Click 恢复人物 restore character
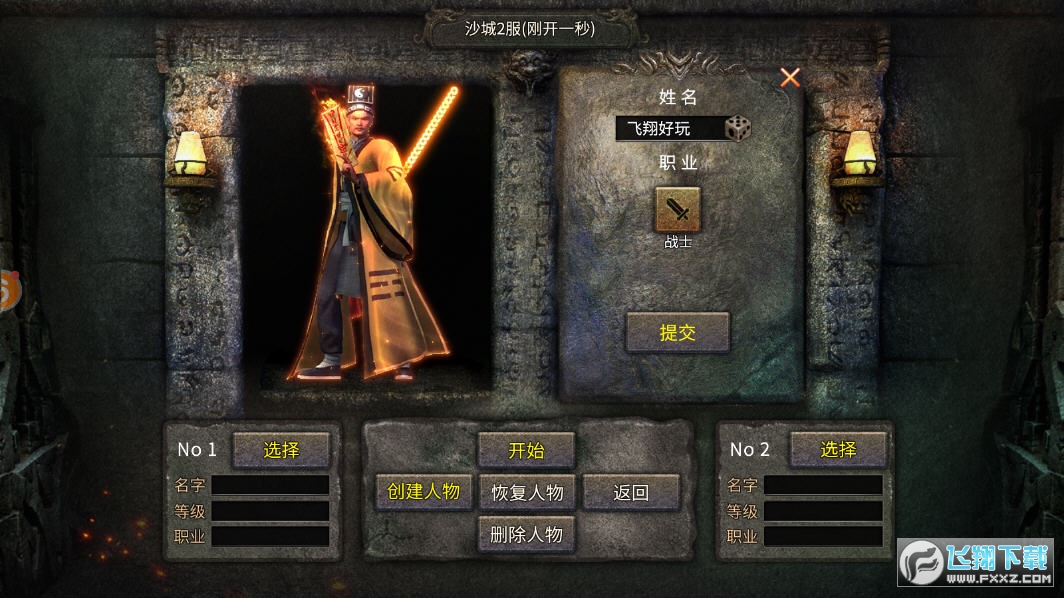Viewport: 1064px width, 598px height. pyautogui.click(x=527, y=492)
